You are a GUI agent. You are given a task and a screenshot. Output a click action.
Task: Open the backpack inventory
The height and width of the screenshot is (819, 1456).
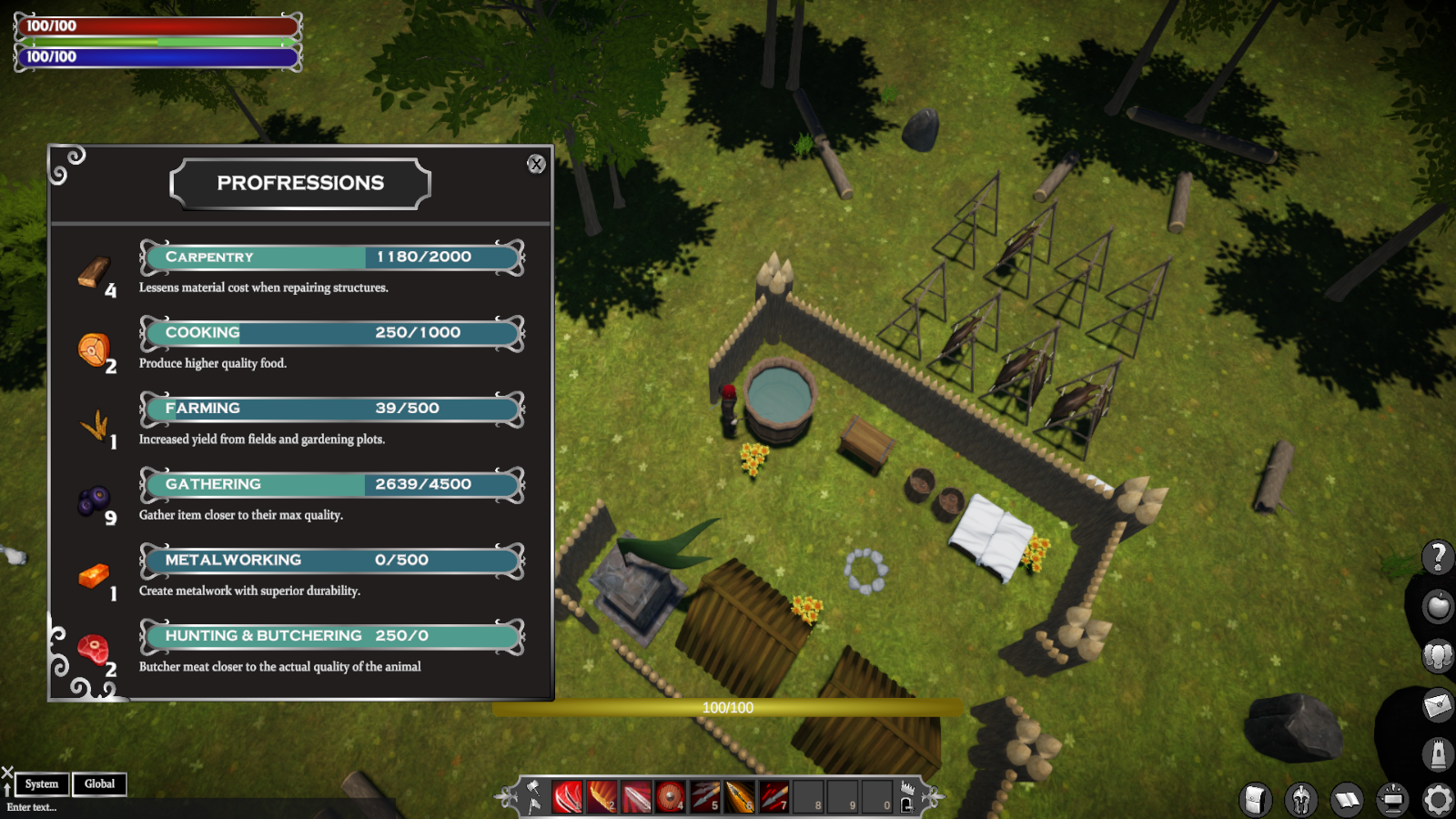tap(1255, 800)
